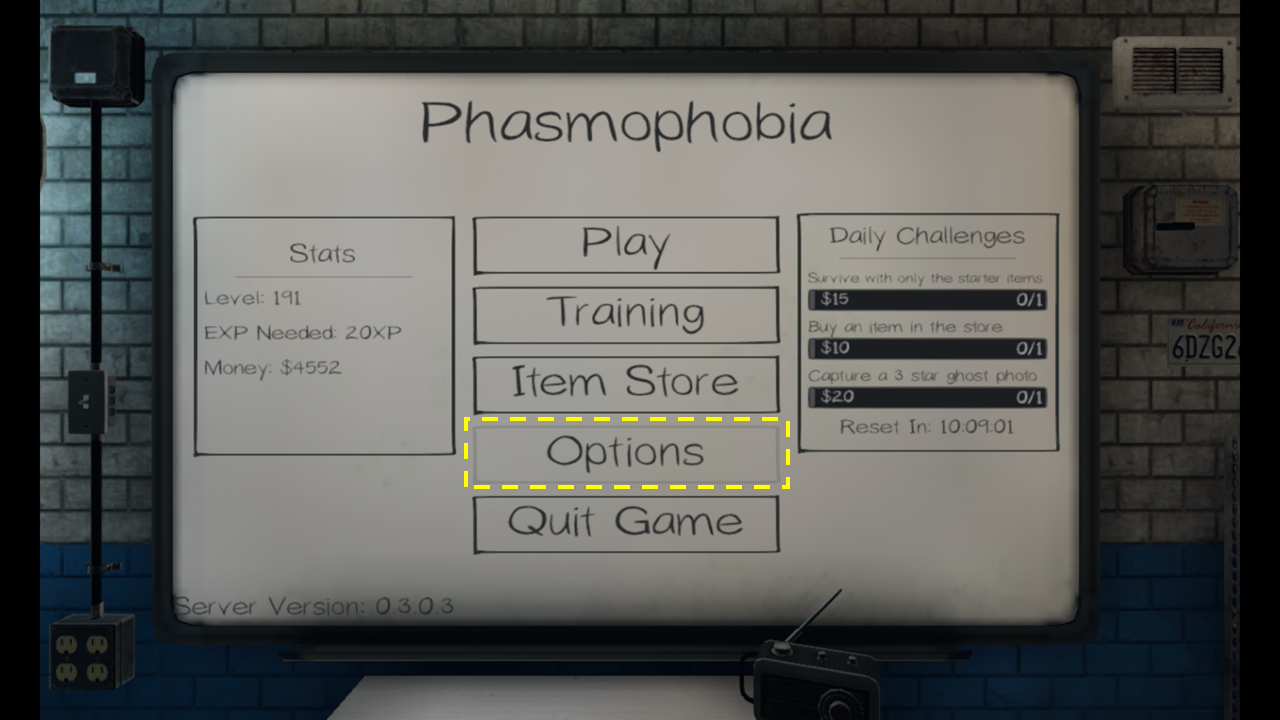Open the Options menu
The image size is (1280, 720).
[x=626, y=453]
